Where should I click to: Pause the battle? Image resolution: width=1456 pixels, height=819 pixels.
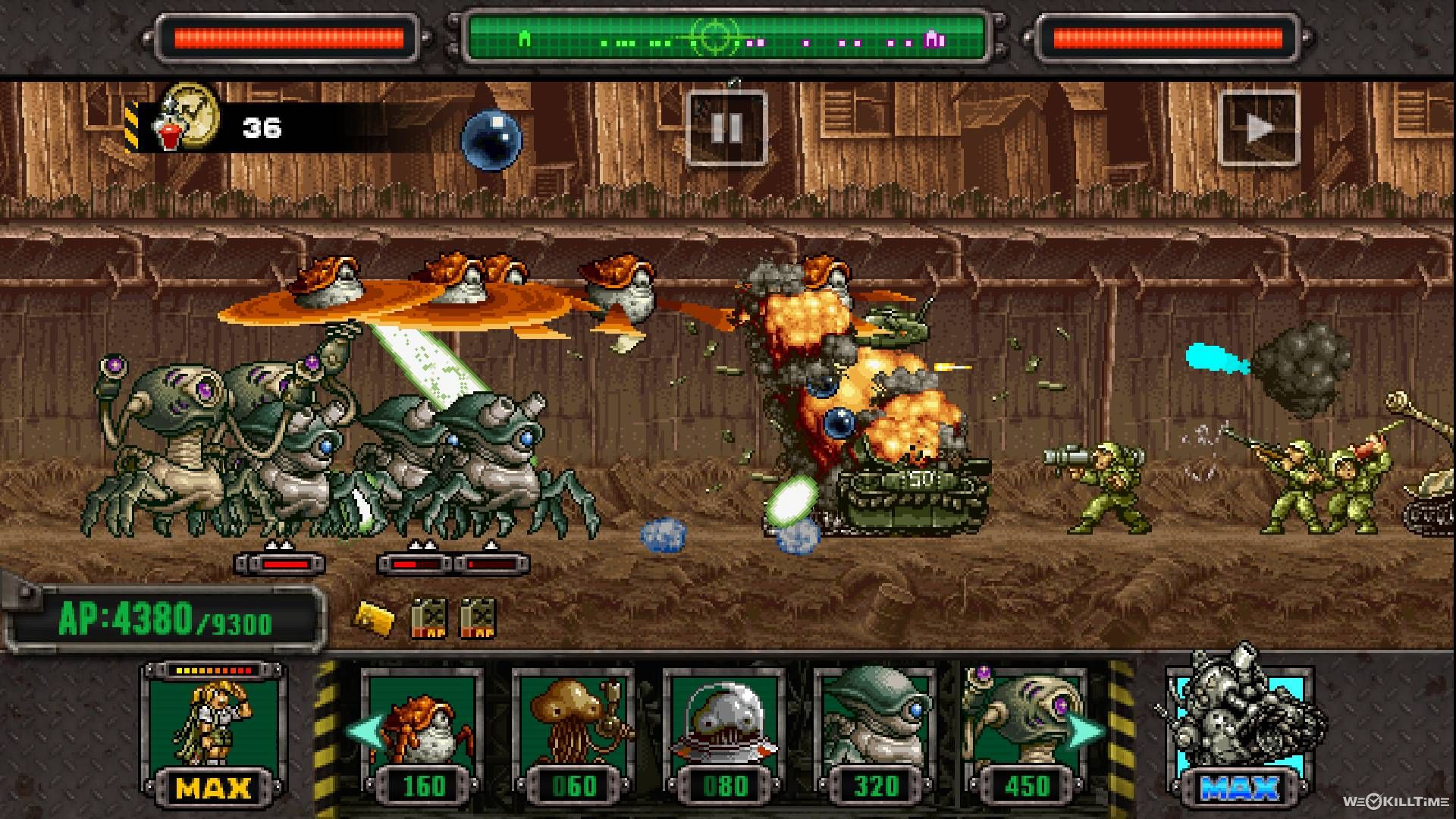coord(726,127)
